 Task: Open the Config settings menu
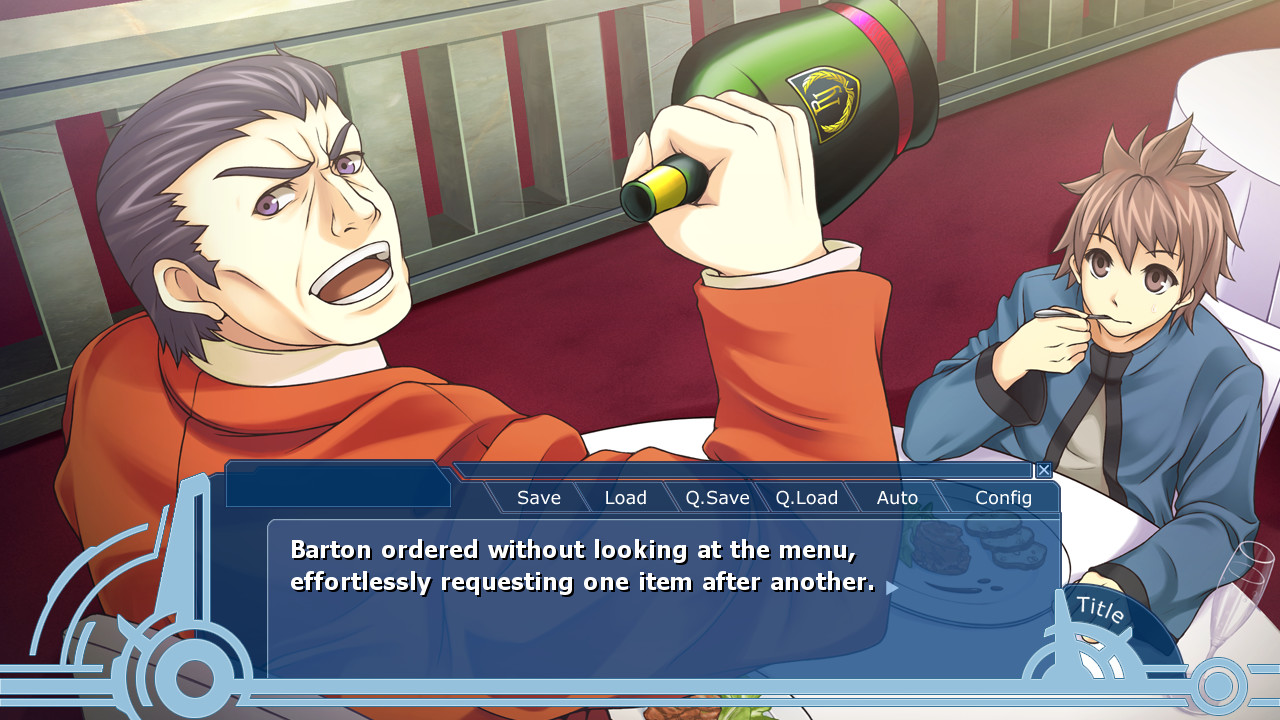click(x=1001, y=497)
